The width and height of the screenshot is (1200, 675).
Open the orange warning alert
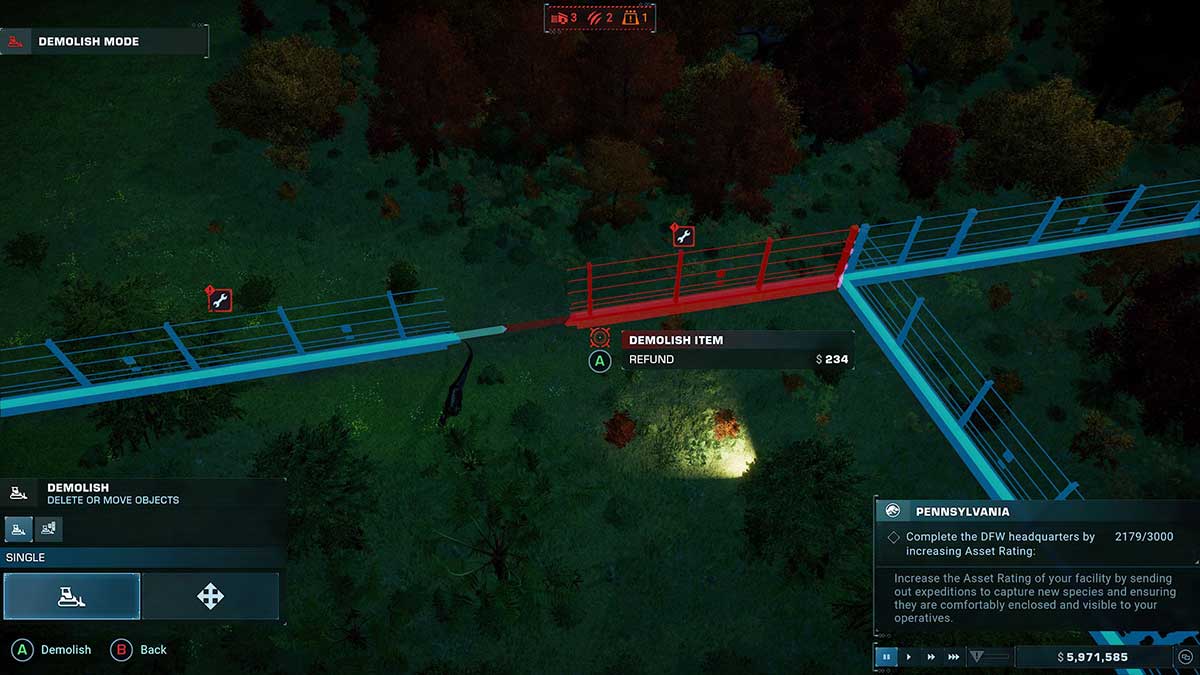point(637,18)
